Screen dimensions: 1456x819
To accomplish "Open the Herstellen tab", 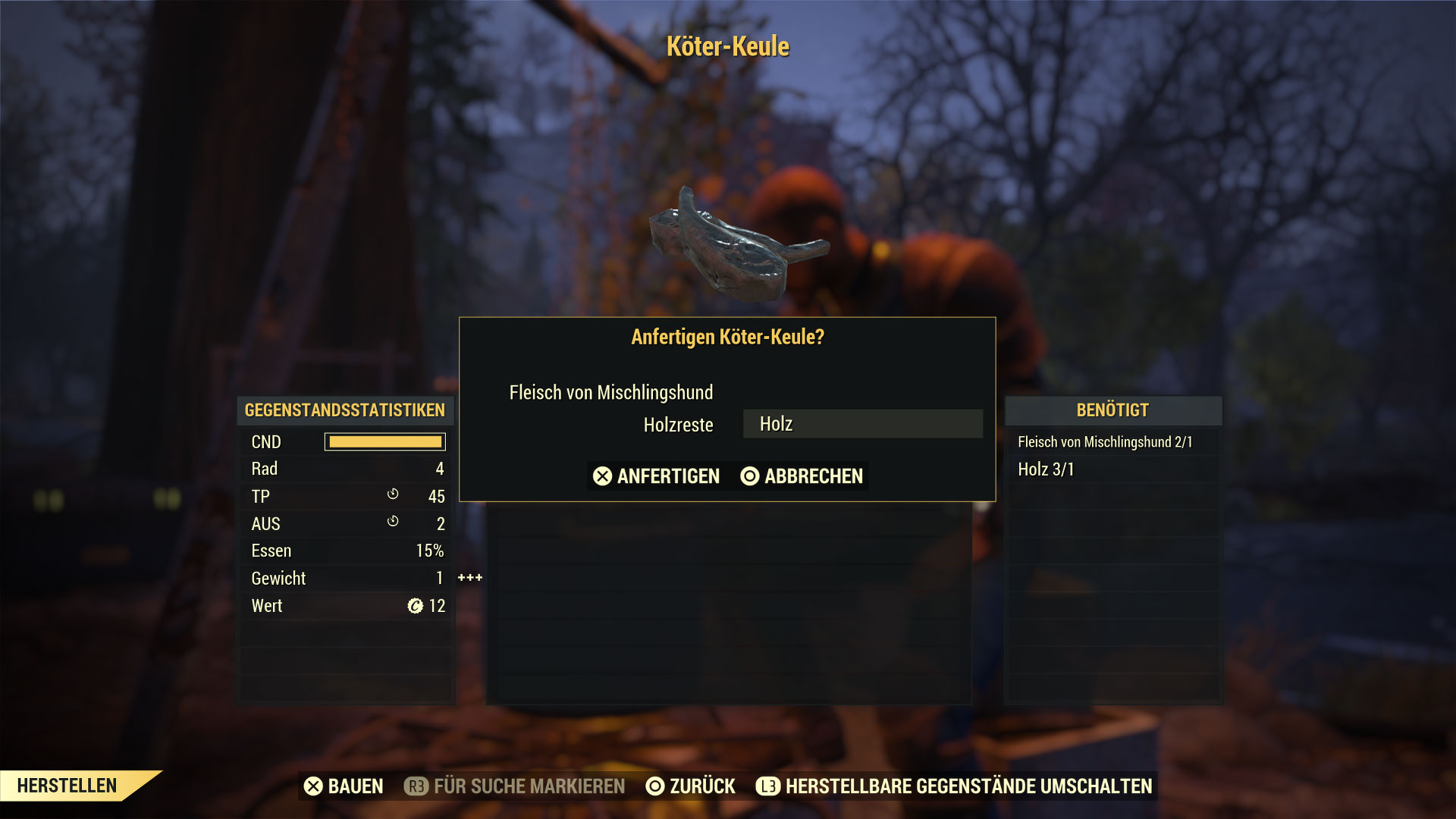I will [67, 786].
